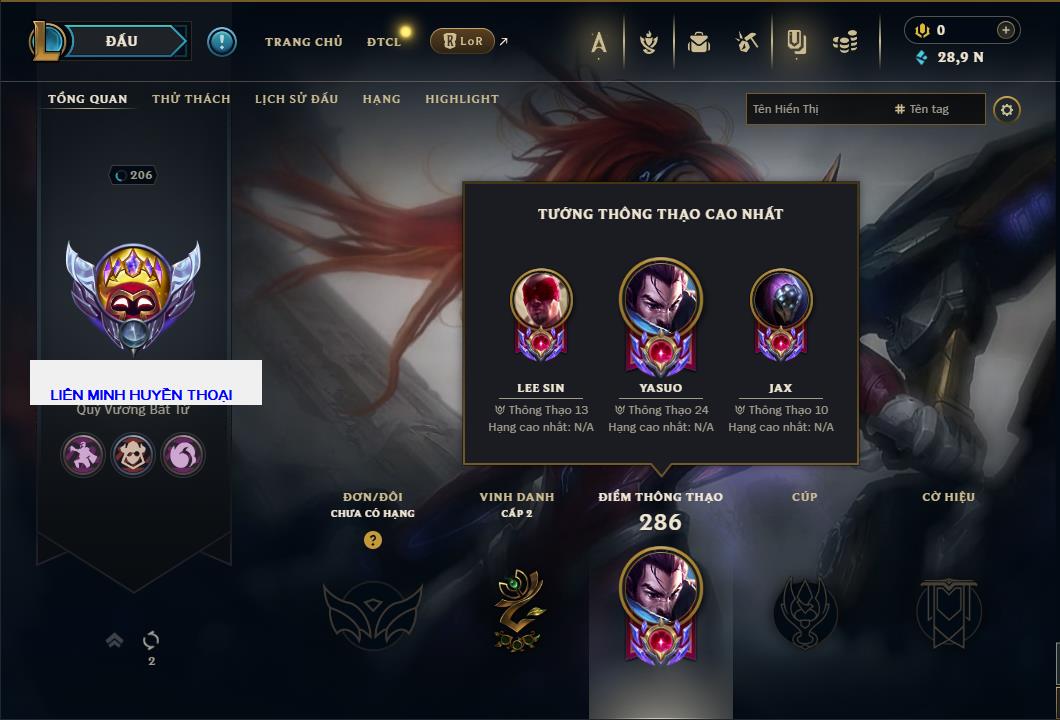Switch to the THỬ THÁCH tab
The image size is (1060, 720).
191,99
